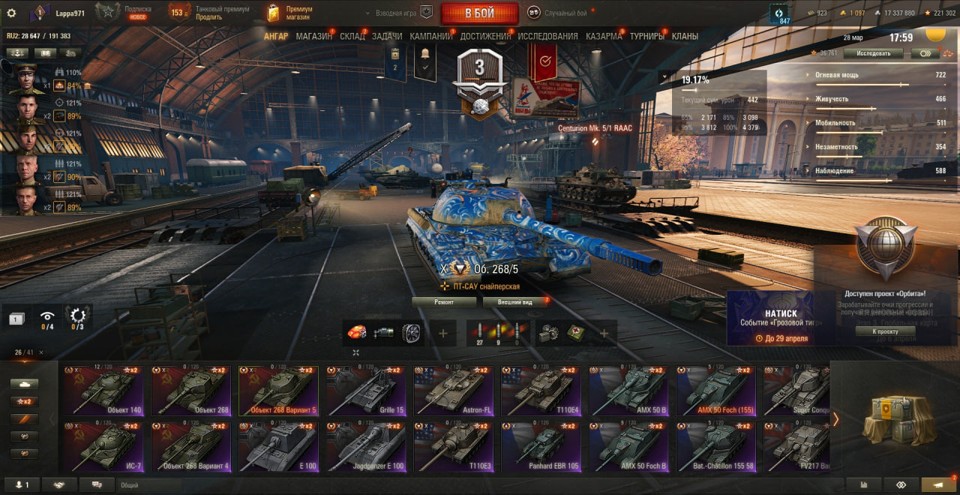Open the settings gear menu

[11, 13]
